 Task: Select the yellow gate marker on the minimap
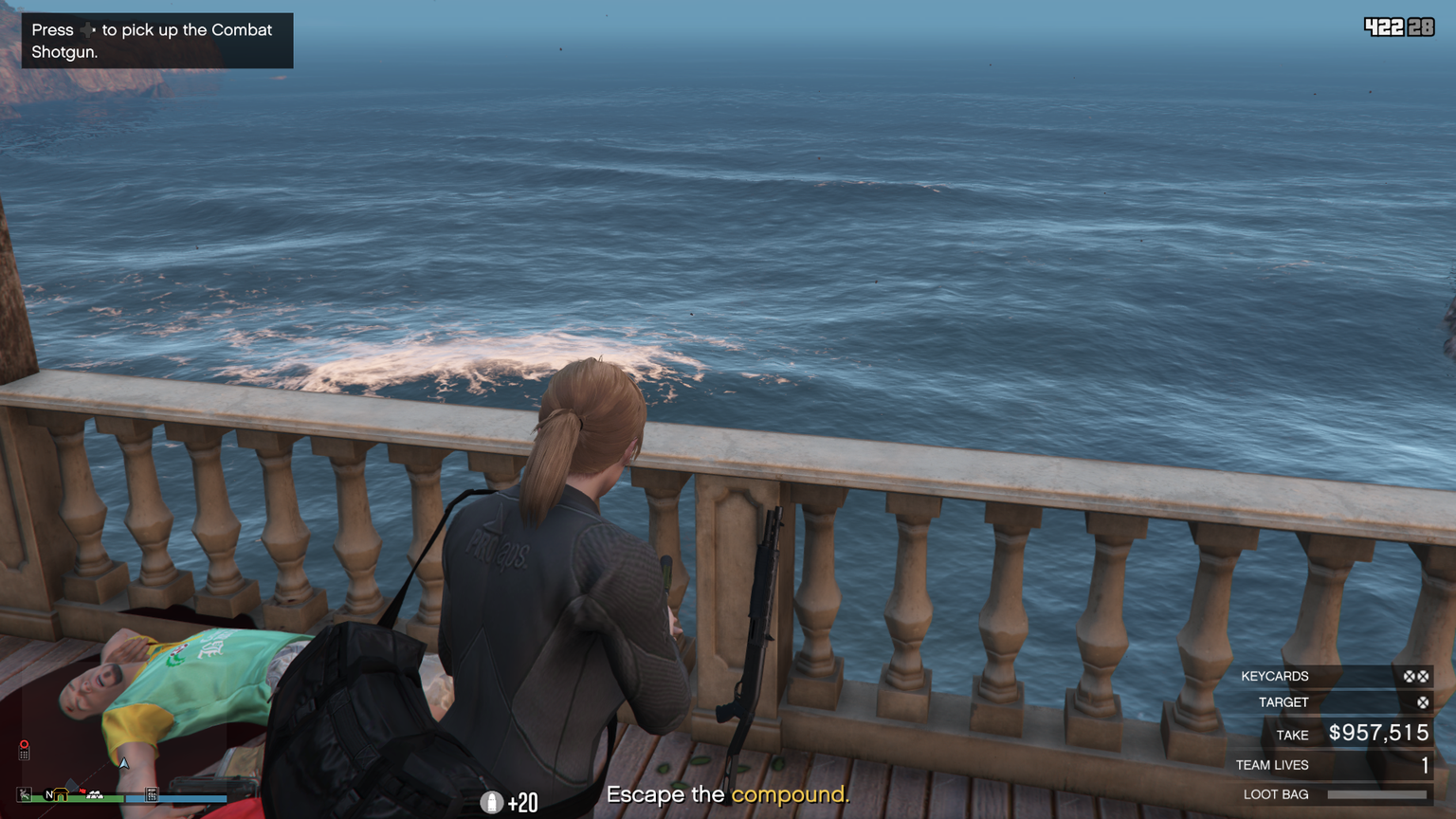point(62,794)
